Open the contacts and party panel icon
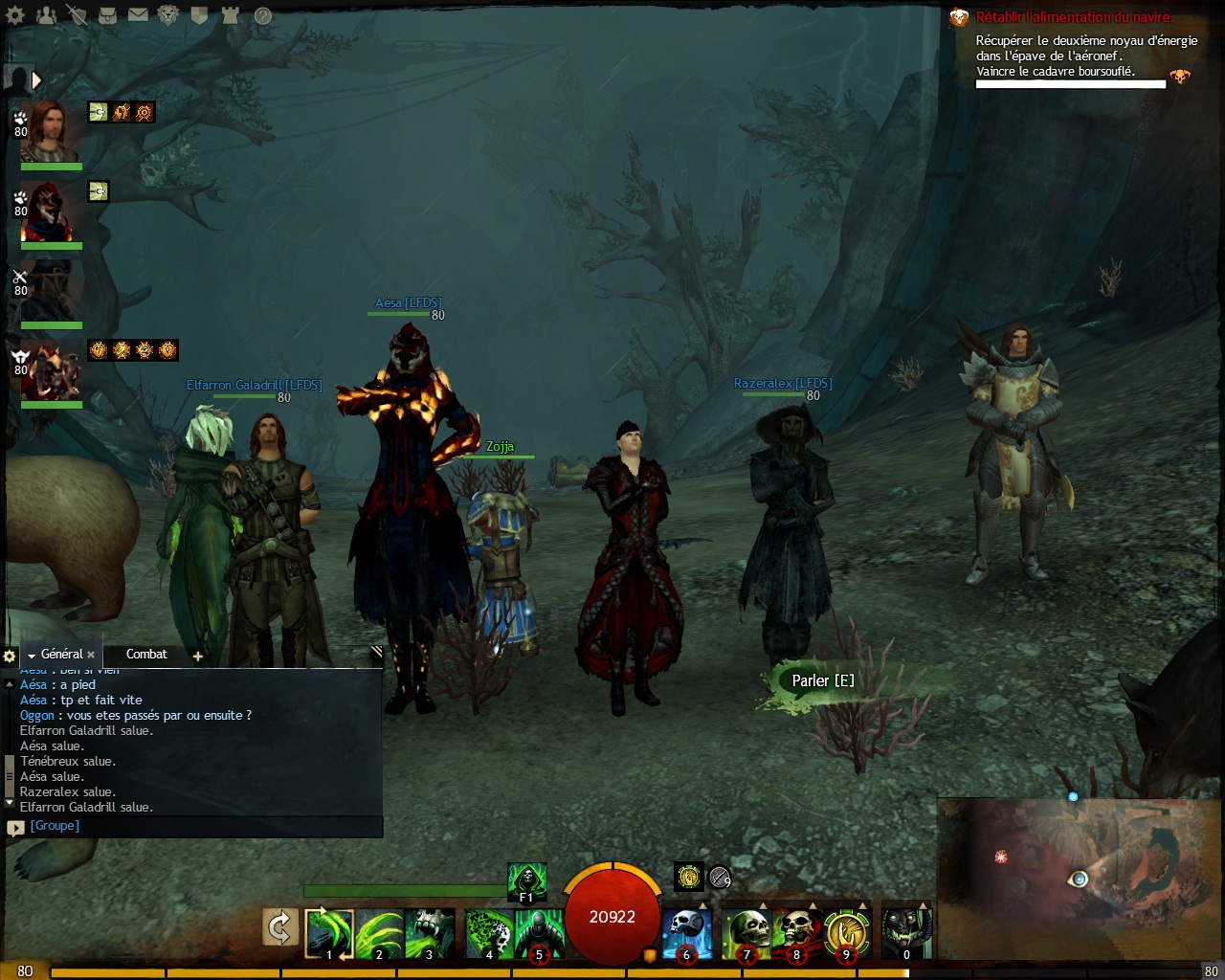The height and width of the screenshot is (980, 1225). pyautogui.click(x=45, y=14)
